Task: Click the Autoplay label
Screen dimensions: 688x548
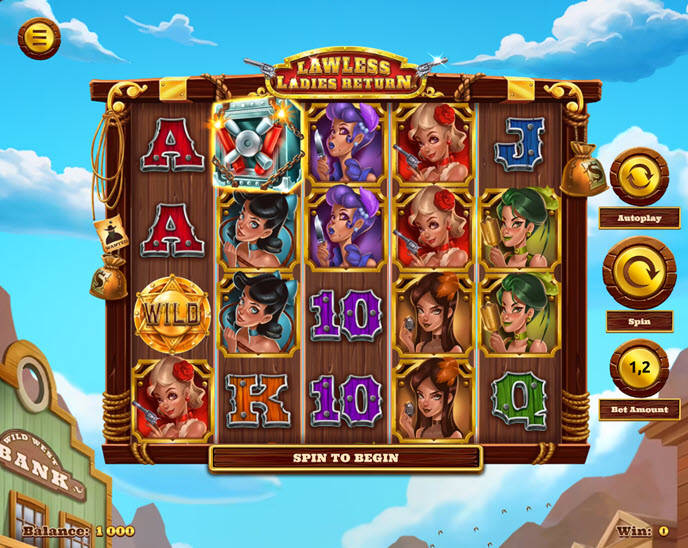Action: (639, 216)
